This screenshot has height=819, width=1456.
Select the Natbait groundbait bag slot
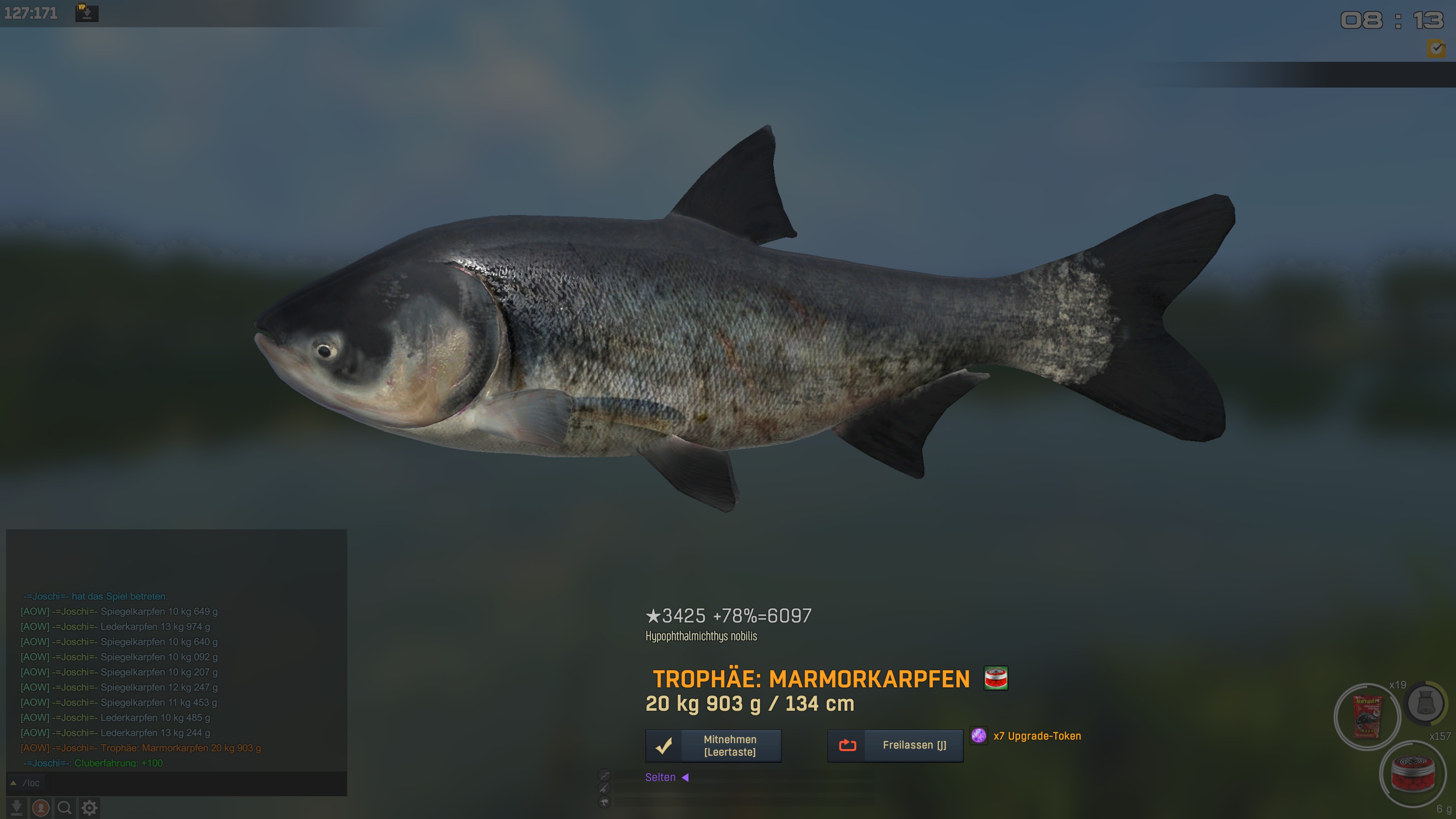tap(1367, 717)
